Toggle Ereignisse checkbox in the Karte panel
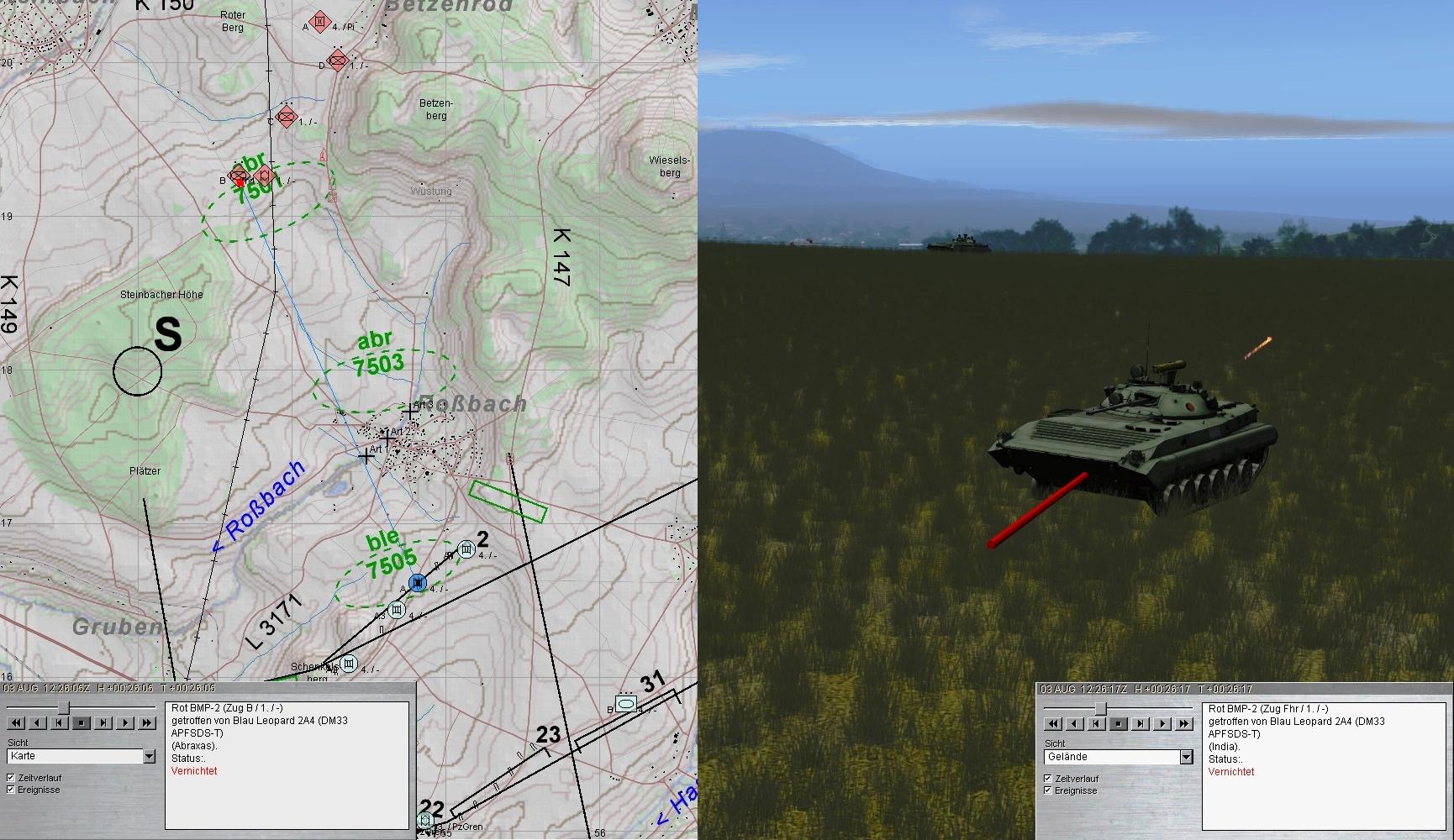The height and width of the screenshot is (840, 1454). click(x=11, y=790)
